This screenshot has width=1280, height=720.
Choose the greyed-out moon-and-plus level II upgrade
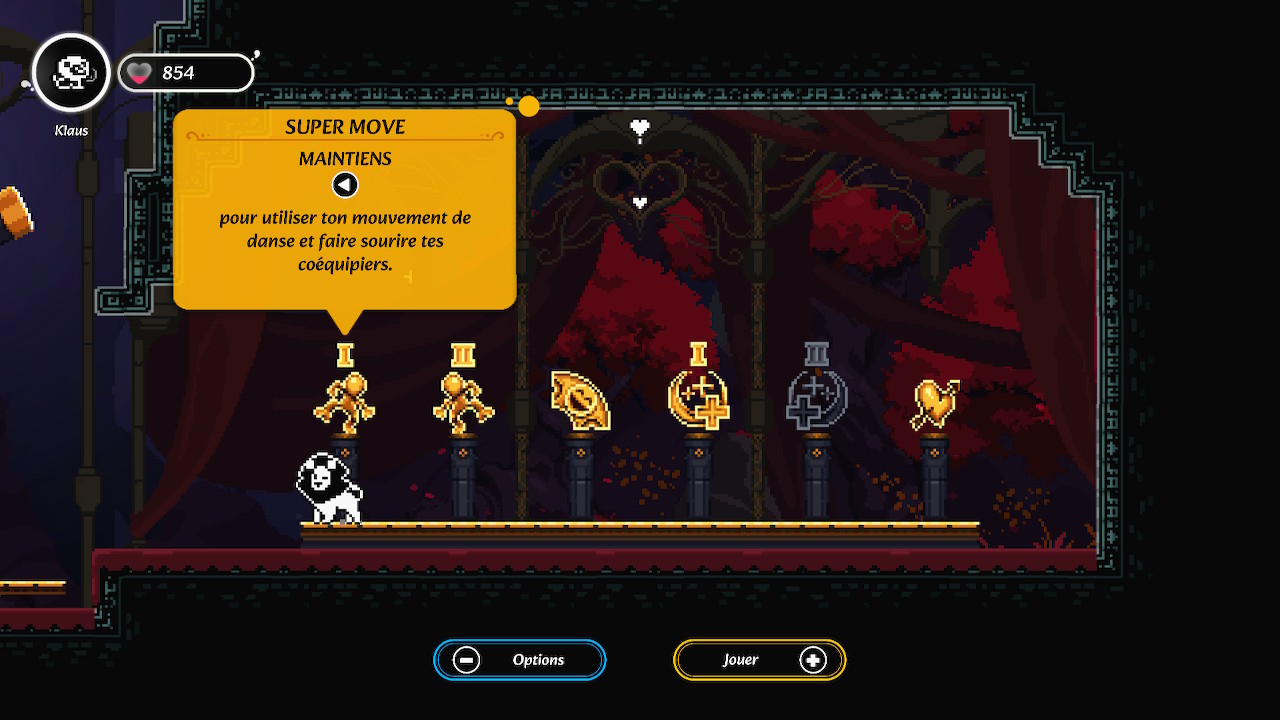click(x=816, y=400)
